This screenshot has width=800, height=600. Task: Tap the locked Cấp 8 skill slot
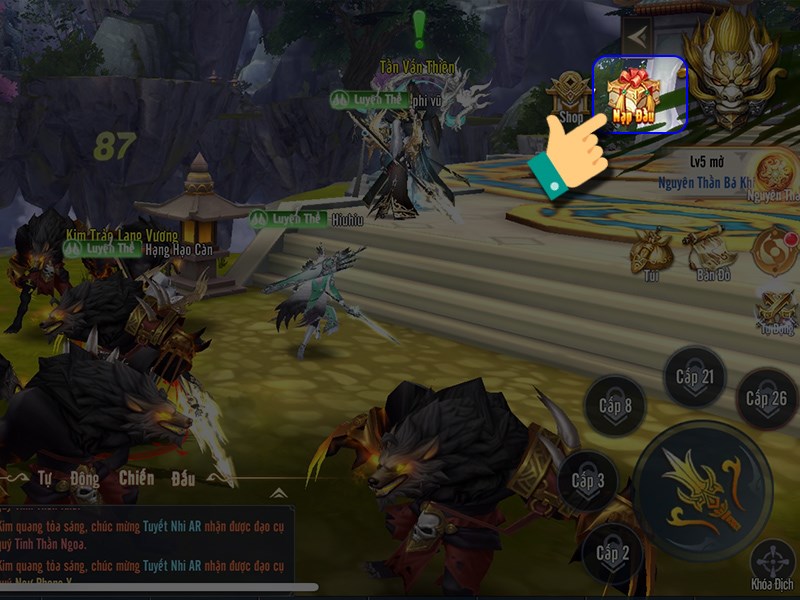(x=615, y=406)
